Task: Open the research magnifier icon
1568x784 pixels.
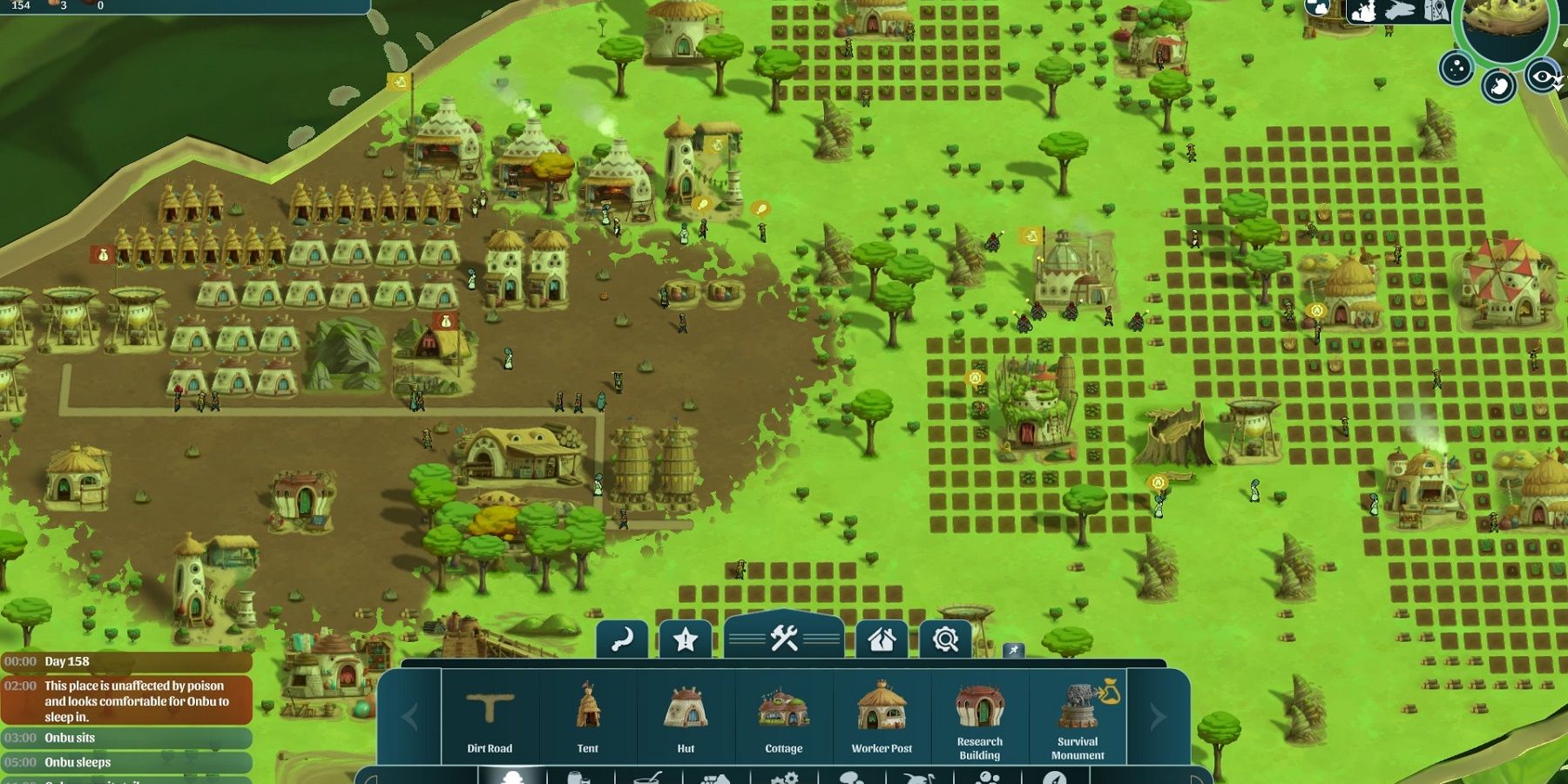Action: pyautogui.click(x=946, y=639)
